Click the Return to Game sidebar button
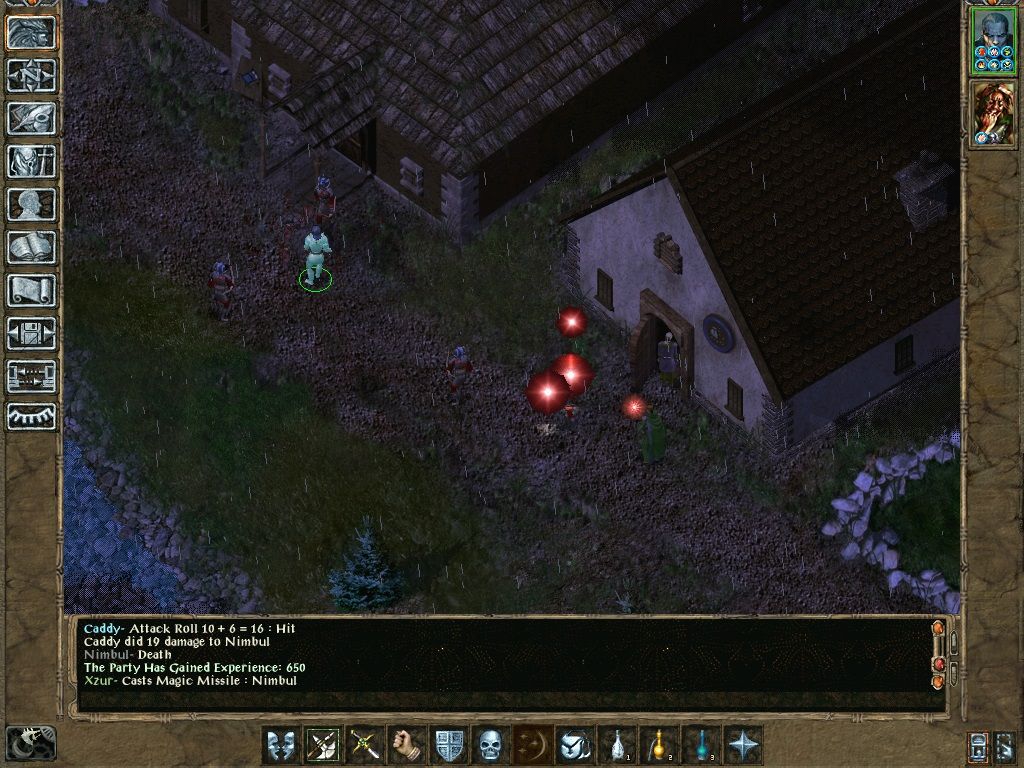 pyautogui.click(x=31, y=33)
